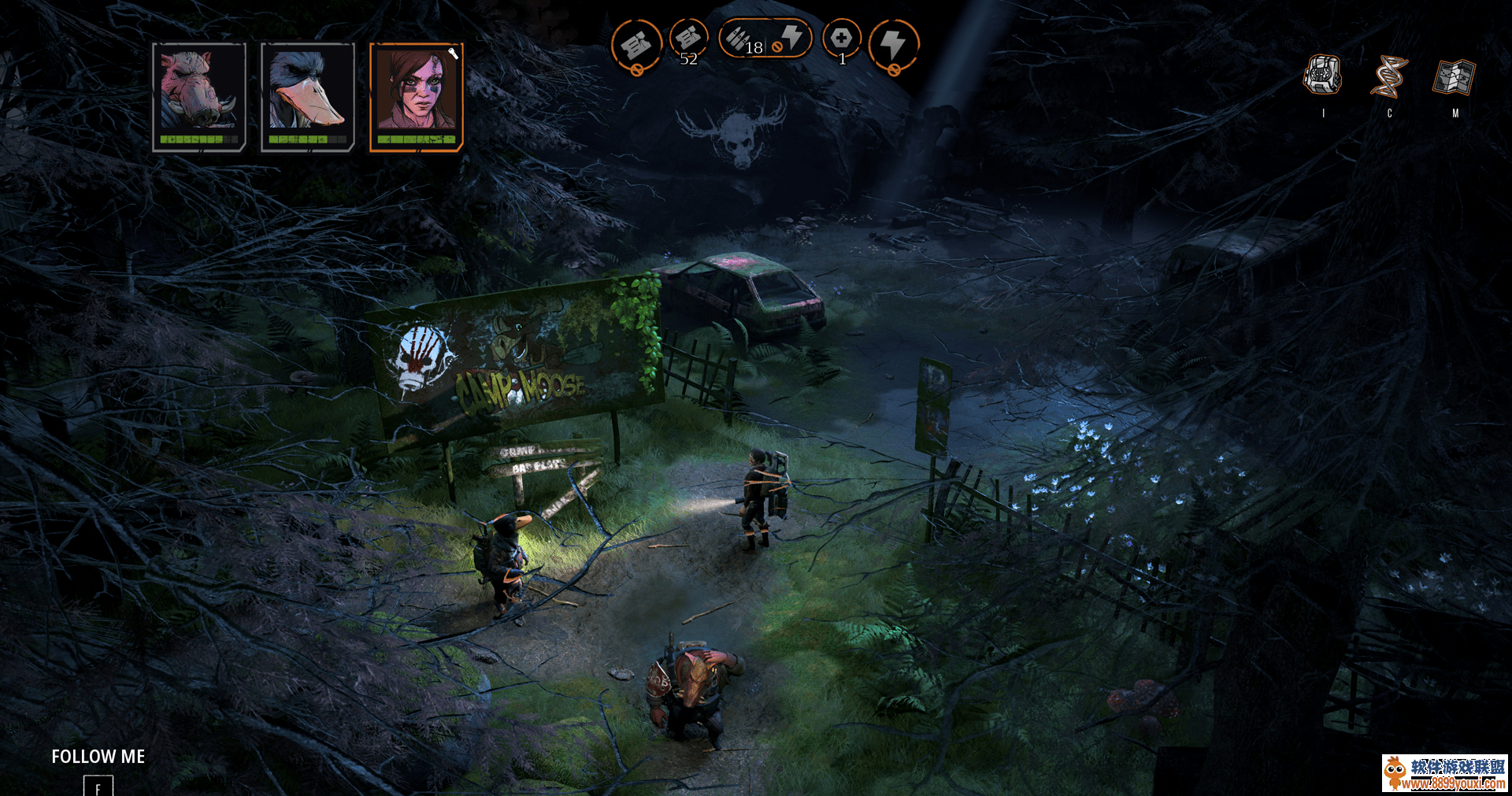
Task: Open the folded map icon
Action: 1454,77
